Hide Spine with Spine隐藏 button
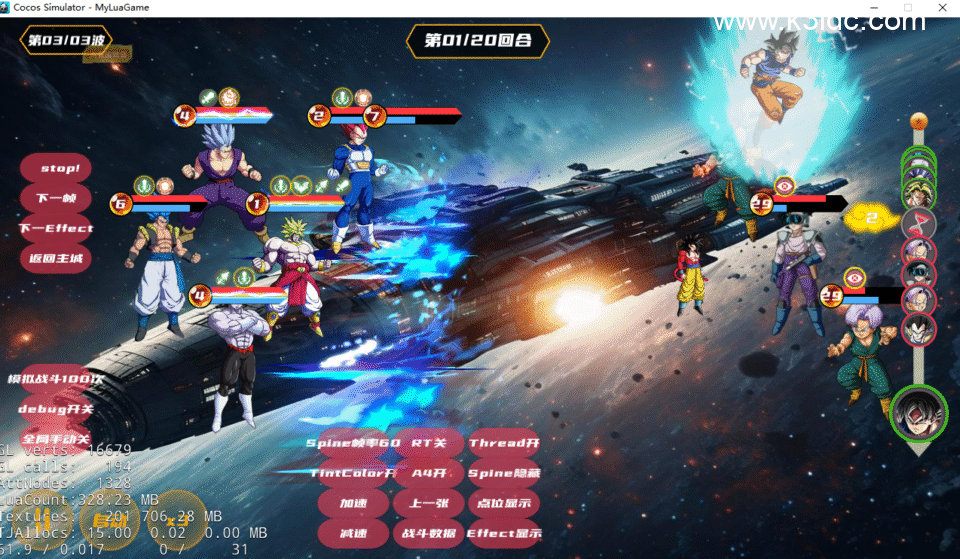960x559 pixels. pos(504,473)
